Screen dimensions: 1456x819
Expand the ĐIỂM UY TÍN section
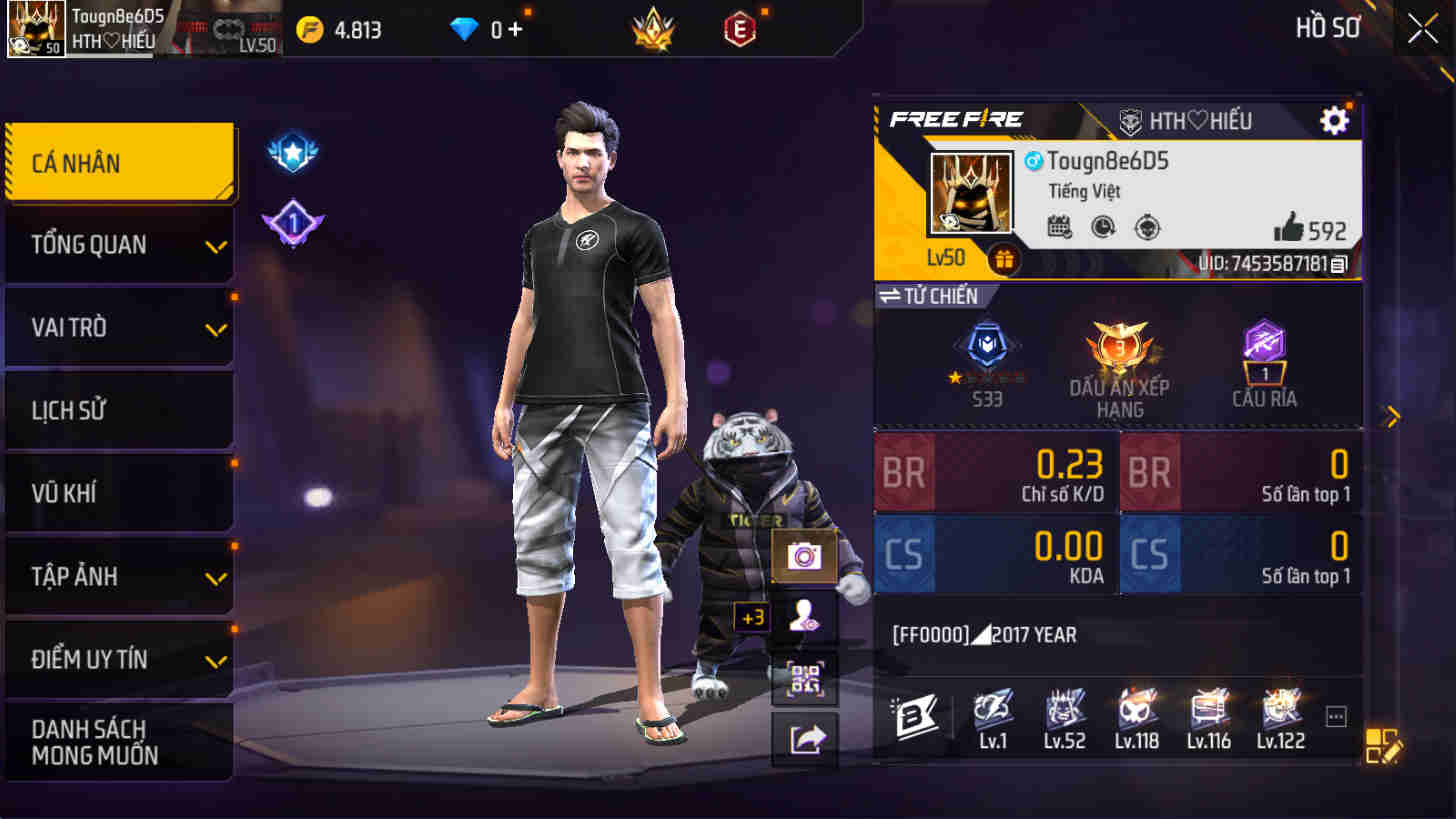tap(119, 658)
